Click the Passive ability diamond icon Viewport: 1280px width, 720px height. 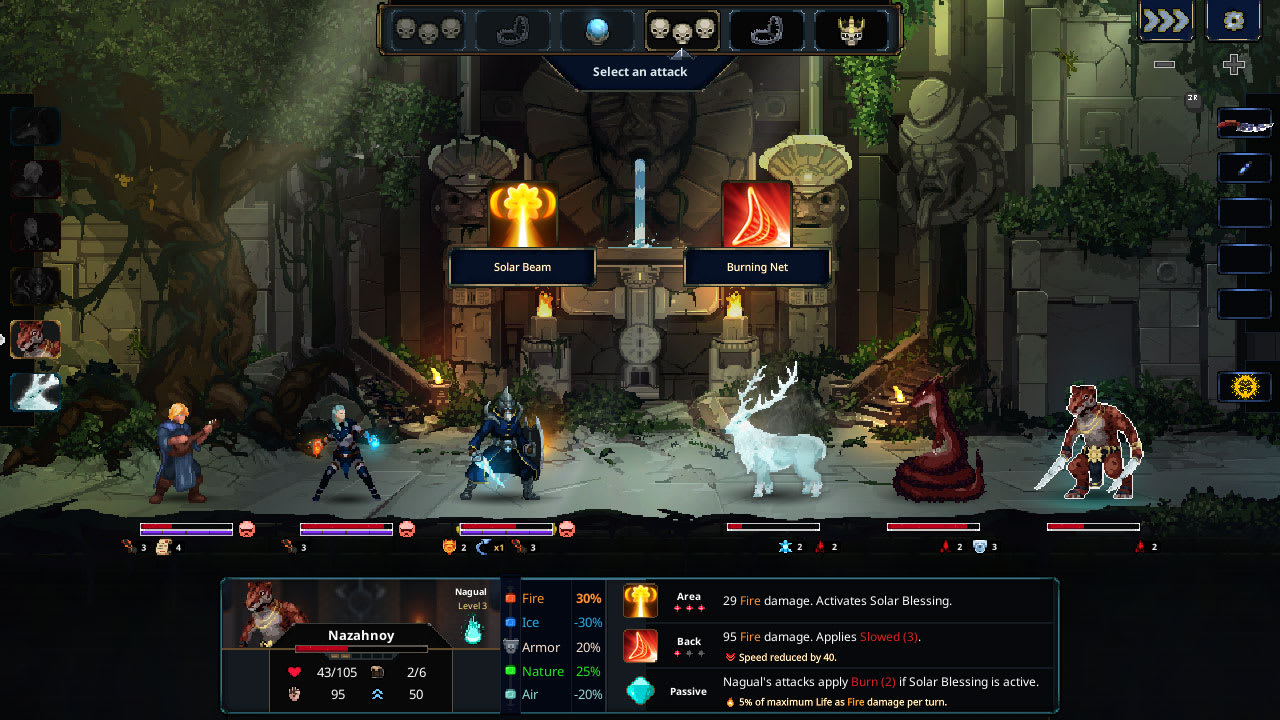640,690
